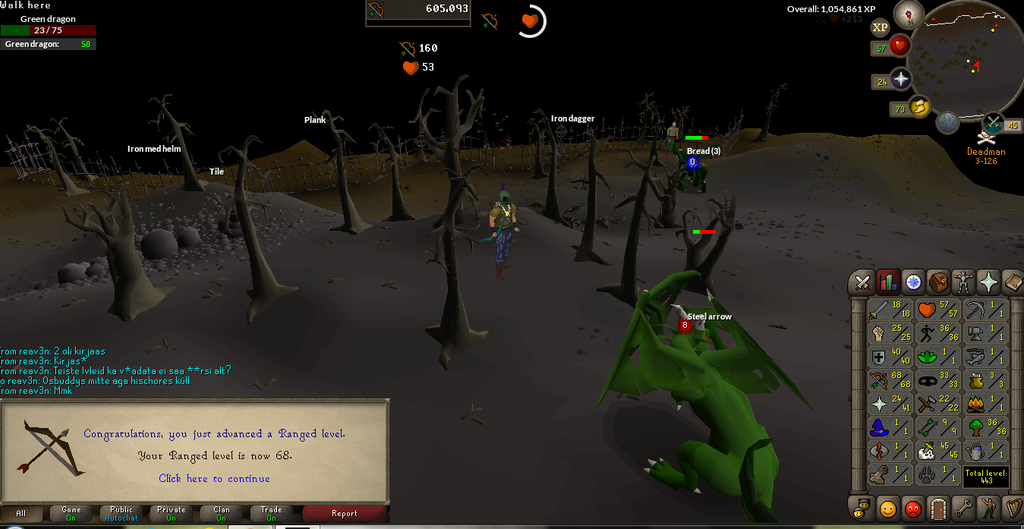Image resolution: width=1024 pixels, height=529 pixels.
Task: Click the compass to face north
Action: (x=909, y=13)
